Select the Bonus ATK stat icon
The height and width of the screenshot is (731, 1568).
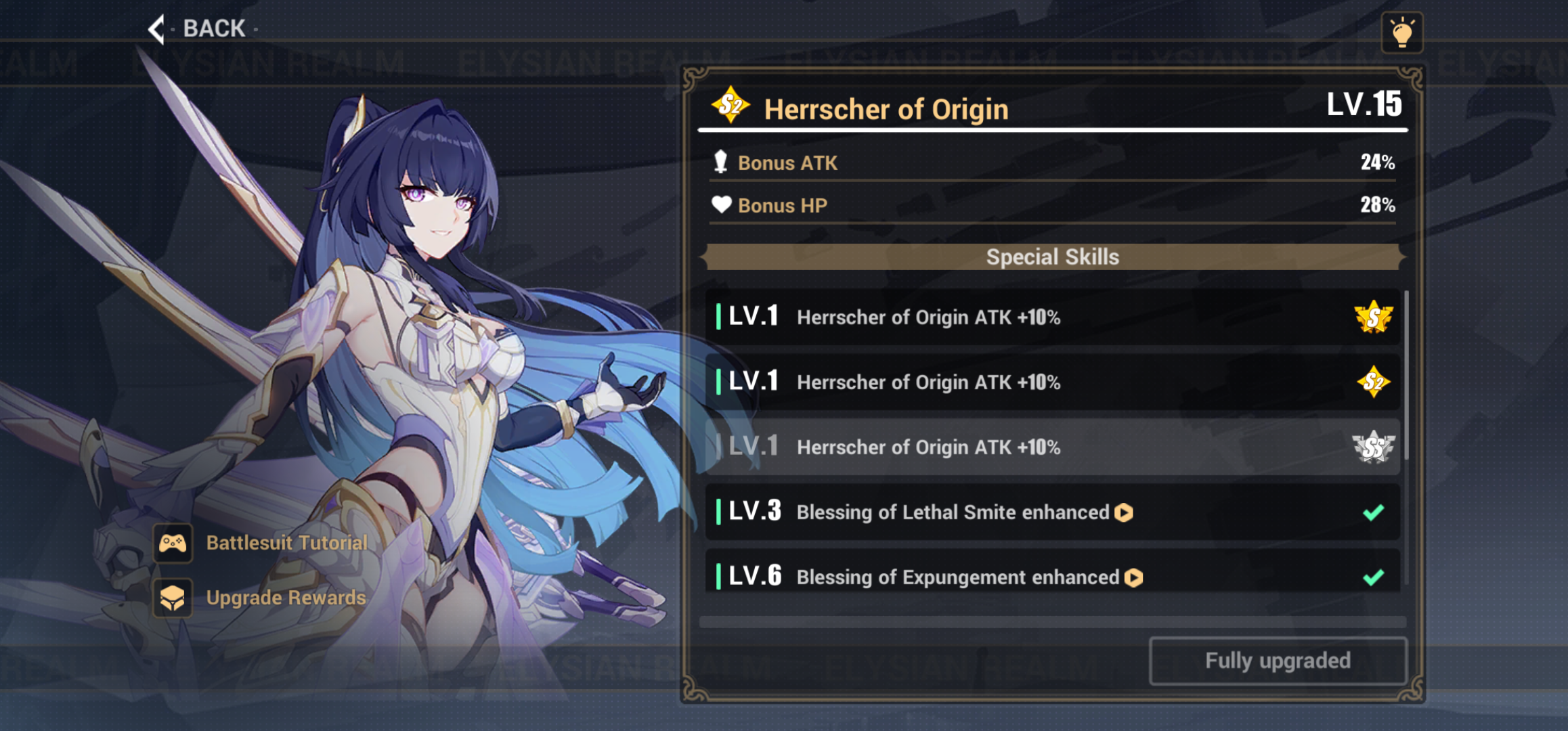[x=720, y=162]
